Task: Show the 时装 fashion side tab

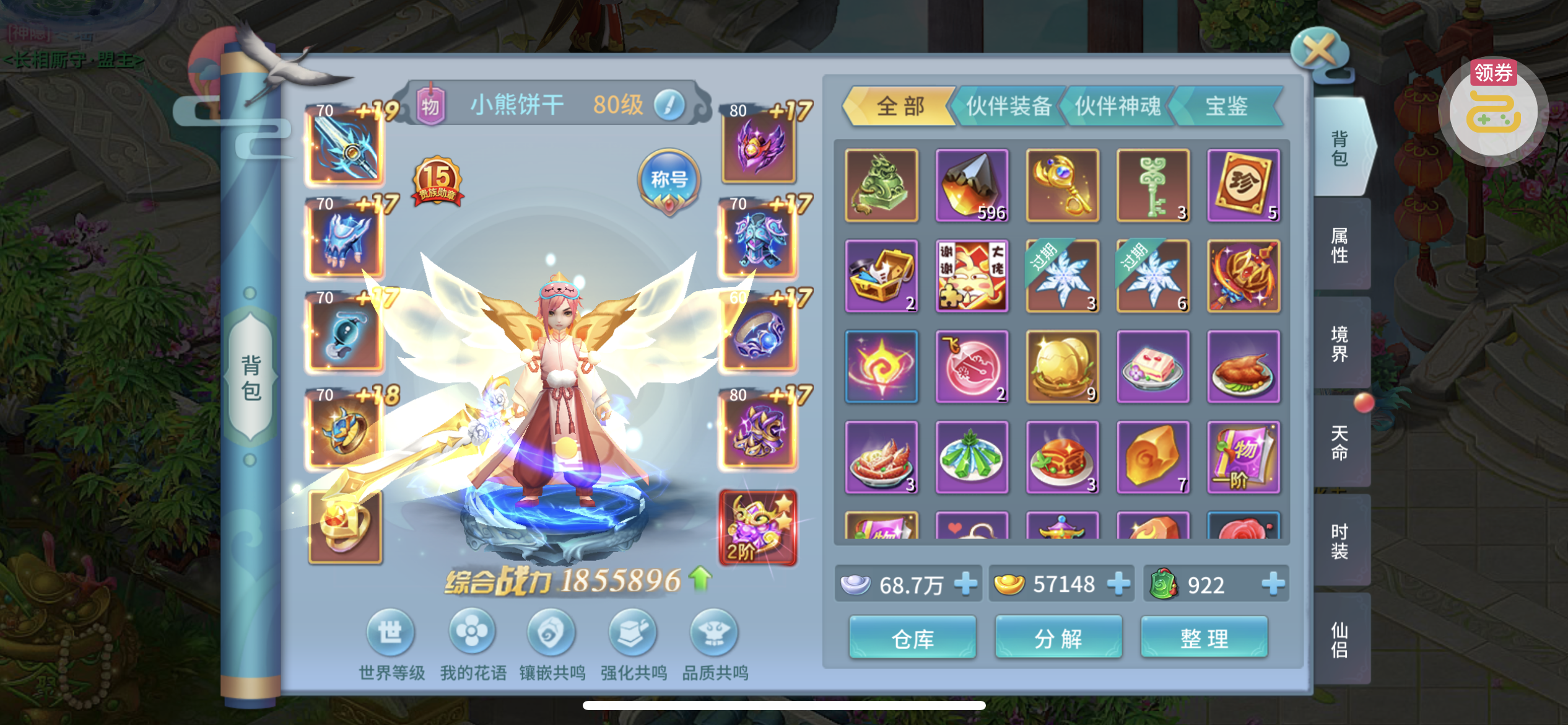Action: click(x=1339, y=541)
